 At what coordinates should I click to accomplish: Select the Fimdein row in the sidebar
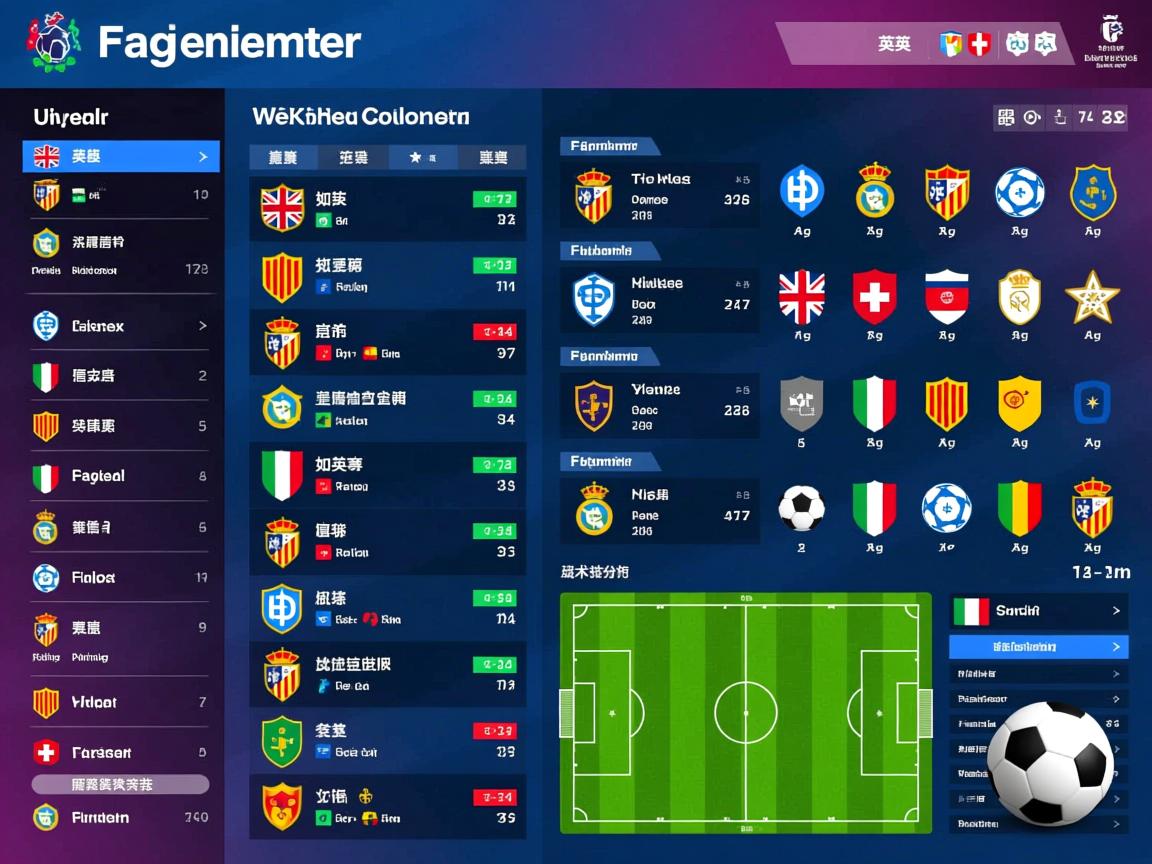pos(121,817)
